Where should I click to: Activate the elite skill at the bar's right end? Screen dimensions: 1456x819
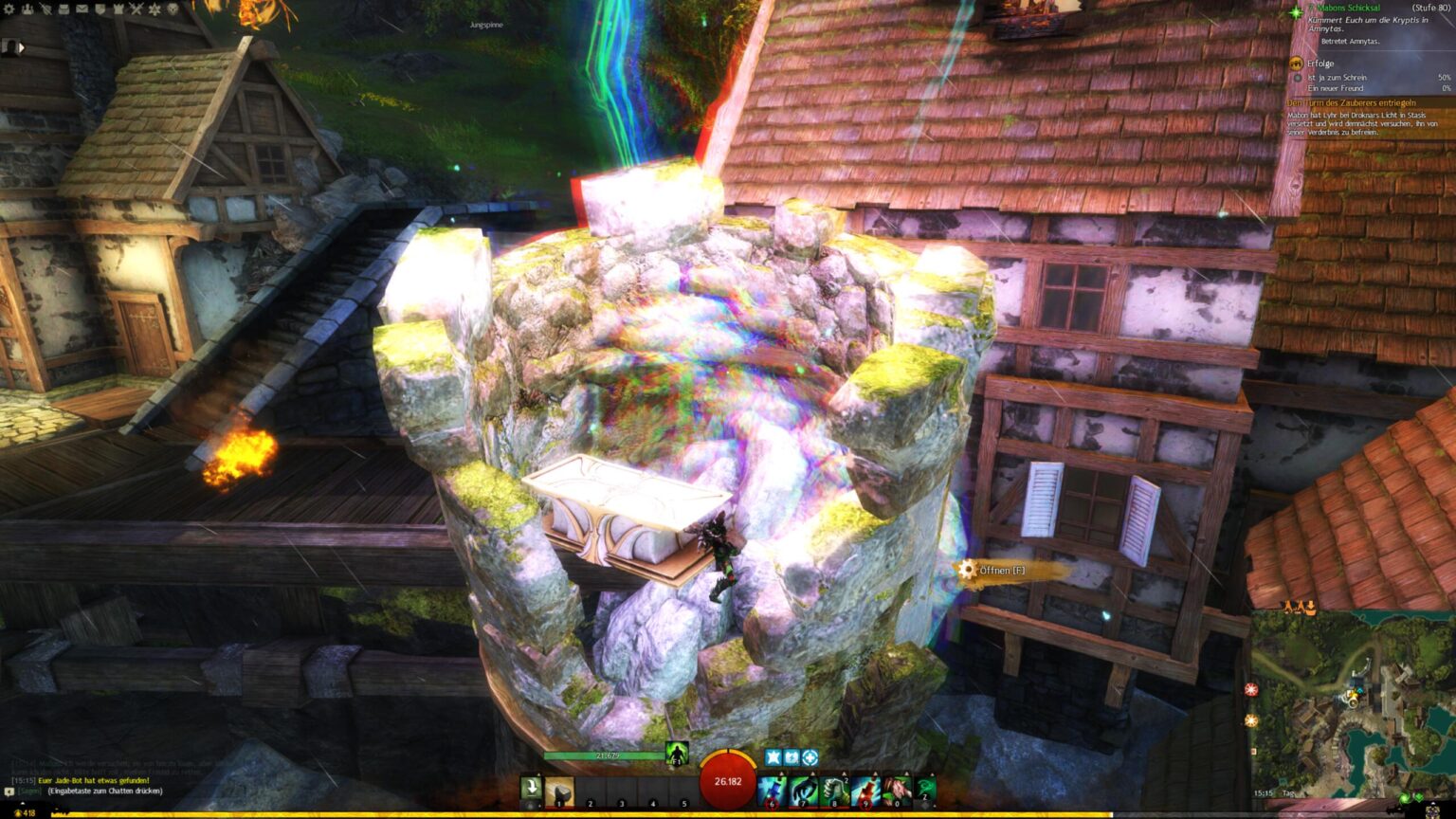(923, 789)
